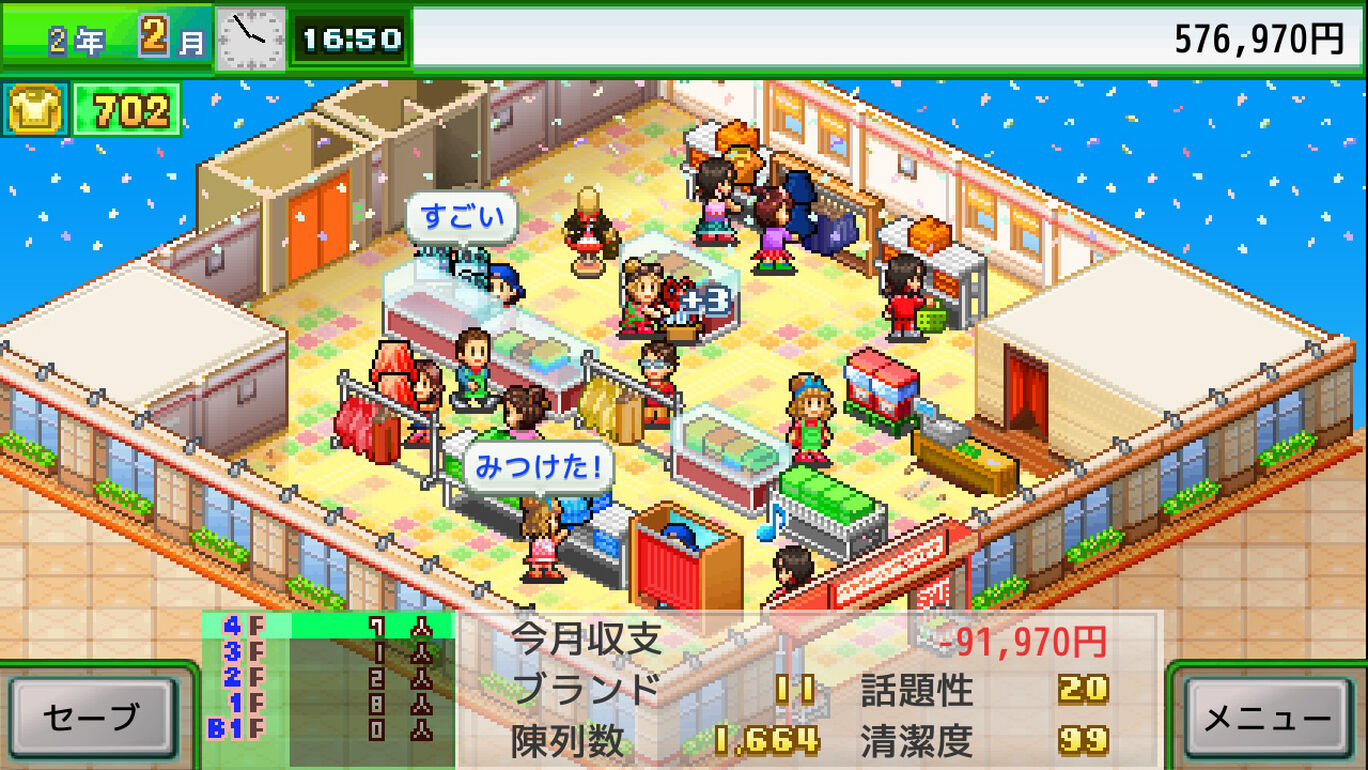Click the gold shirt points icon
Screen dimensions: 1368x770
[35, 110]
